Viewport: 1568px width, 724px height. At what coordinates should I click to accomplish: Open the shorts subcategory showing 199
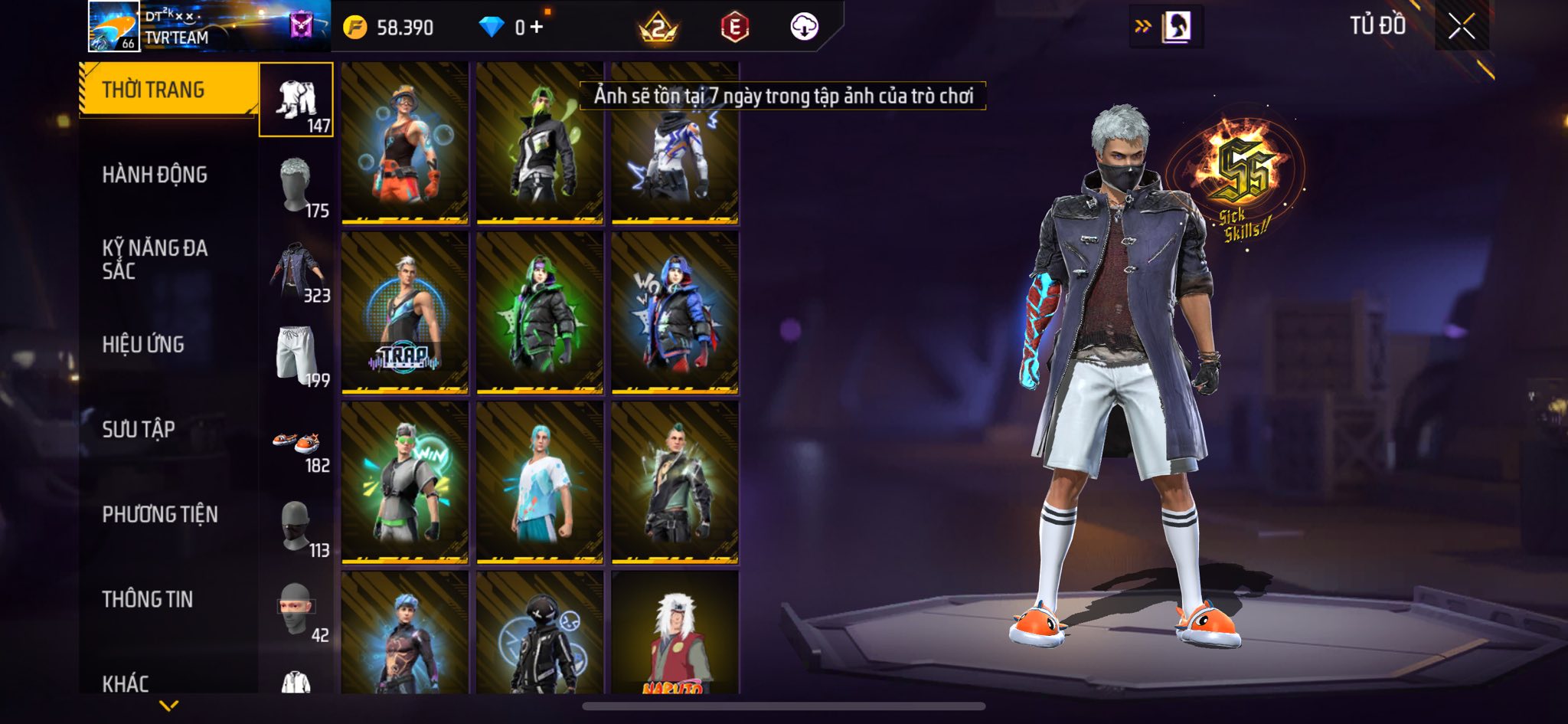[x=296, y=355]
